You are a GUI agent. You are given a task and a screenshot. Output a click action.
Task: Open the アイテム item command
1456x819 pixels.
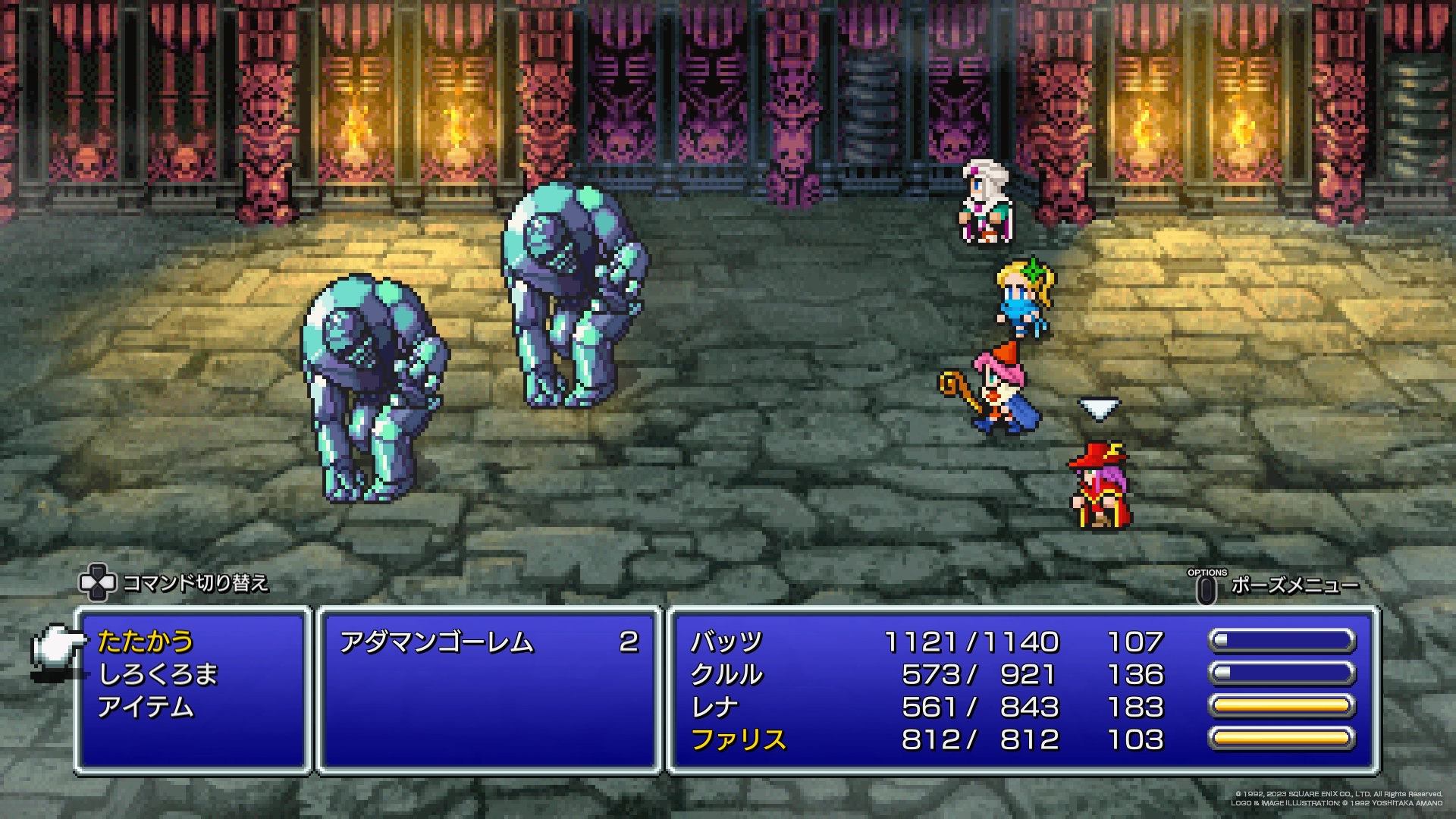(x=146, y=708)
